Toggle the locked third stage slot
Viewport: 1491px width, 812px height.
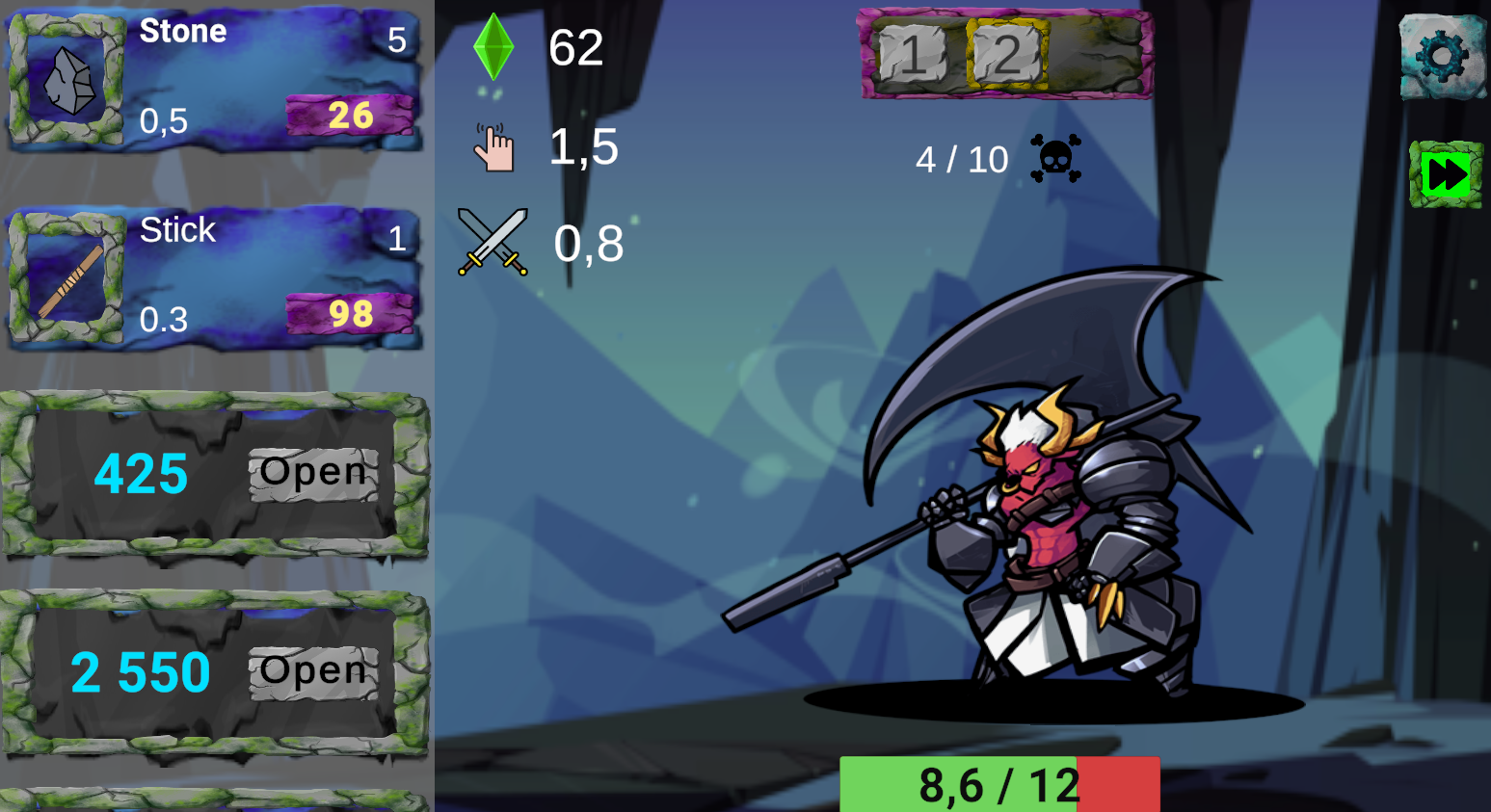(x=1099, y=56)
